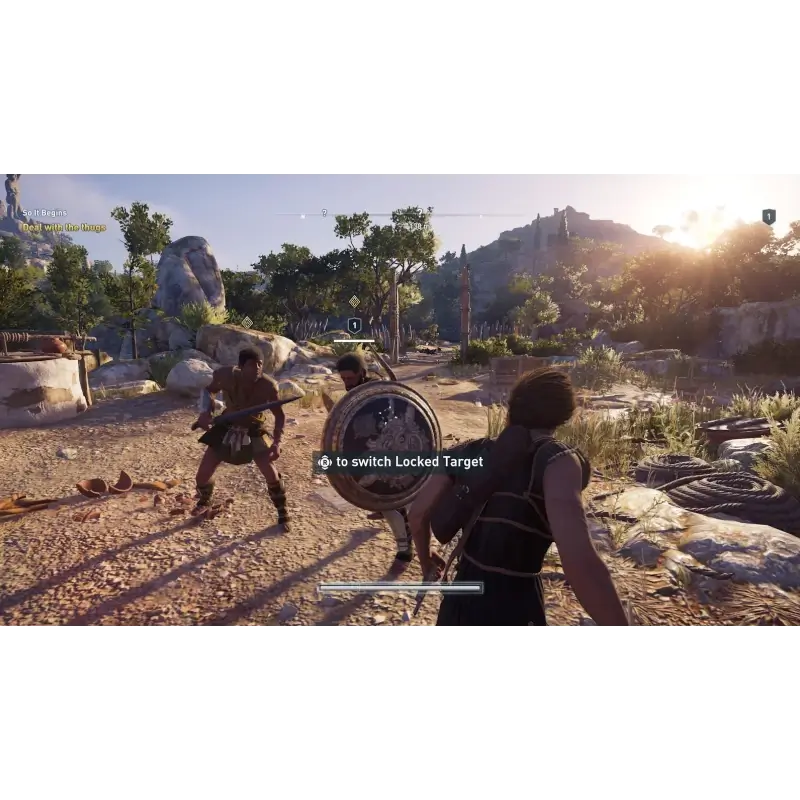Select the "So It Begins" quest tracker

(45, 213)
